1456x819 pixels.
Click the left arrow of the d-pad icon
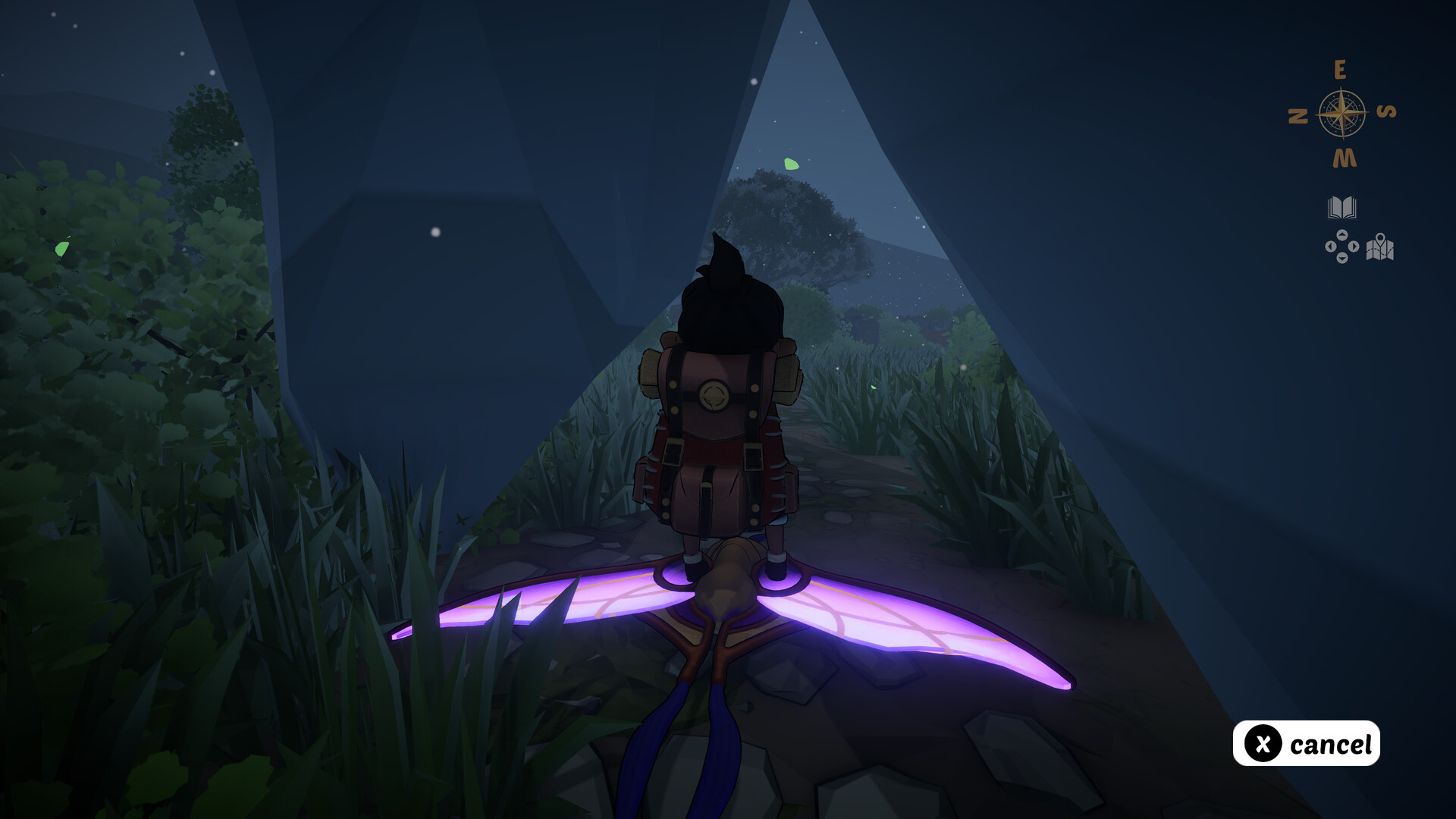pyautogui.click(x=1331, y=246)
